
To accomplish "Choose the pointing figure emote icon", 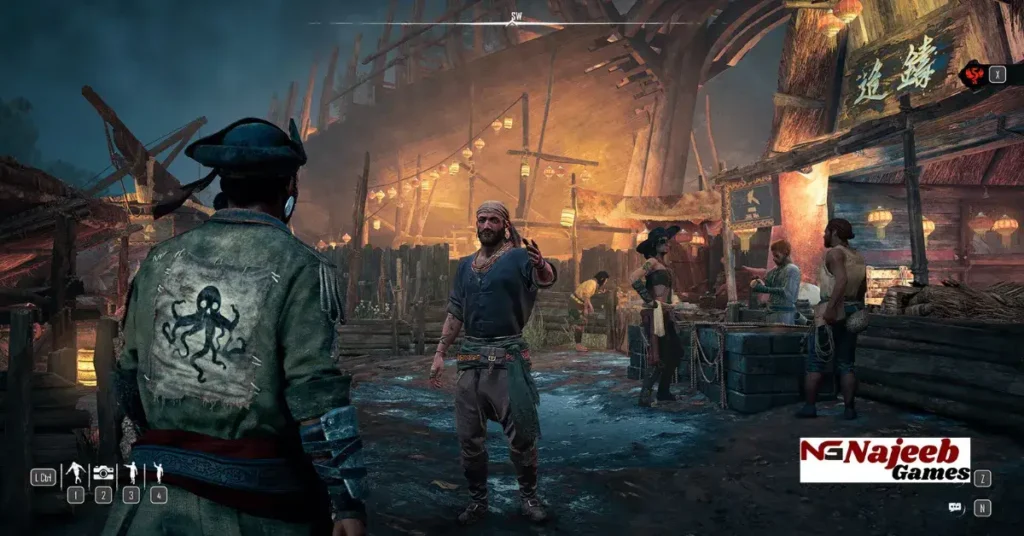I will pos(131,473).
